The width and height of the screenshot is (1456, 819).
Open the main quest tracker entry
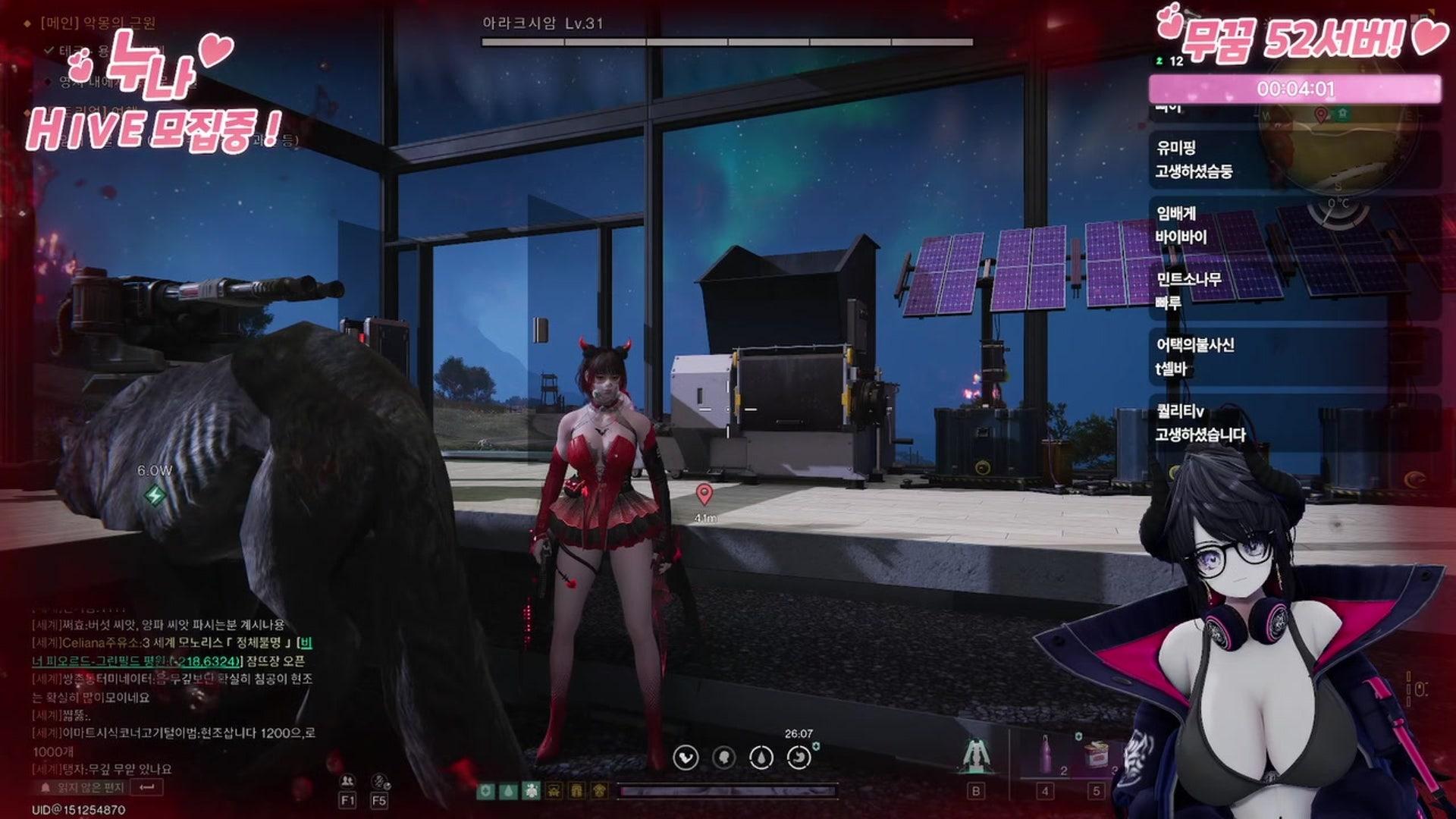[99, 24]
